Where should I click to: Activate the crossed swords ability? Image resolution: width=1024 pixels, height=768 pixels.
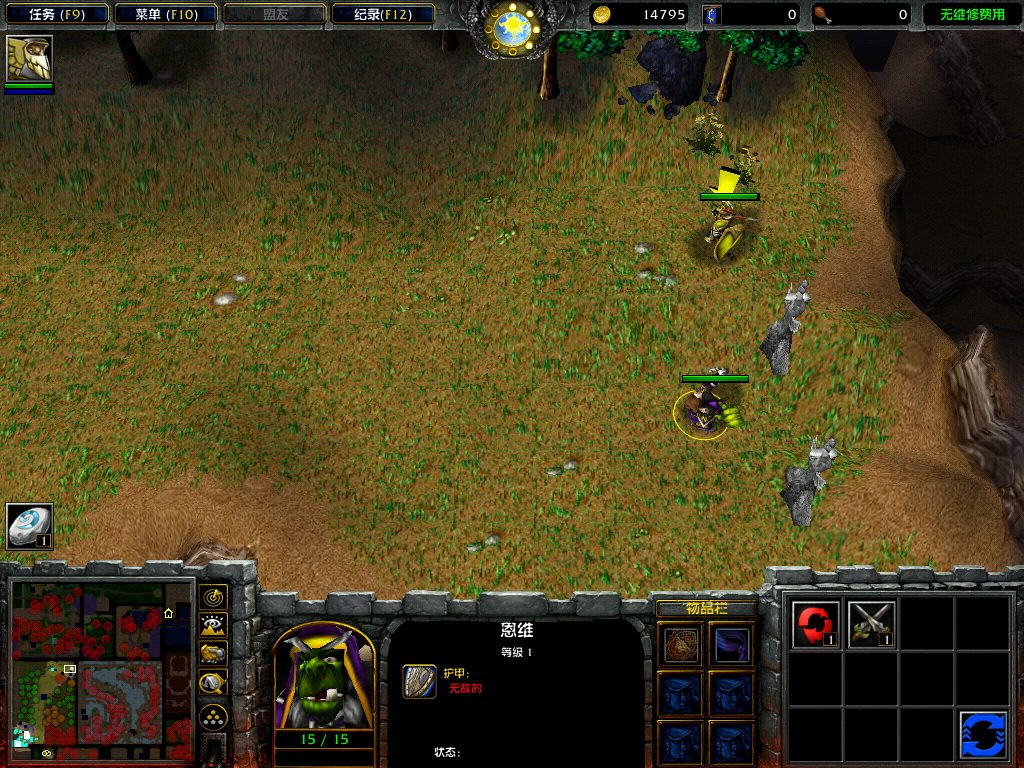click(x=871, y=624)
